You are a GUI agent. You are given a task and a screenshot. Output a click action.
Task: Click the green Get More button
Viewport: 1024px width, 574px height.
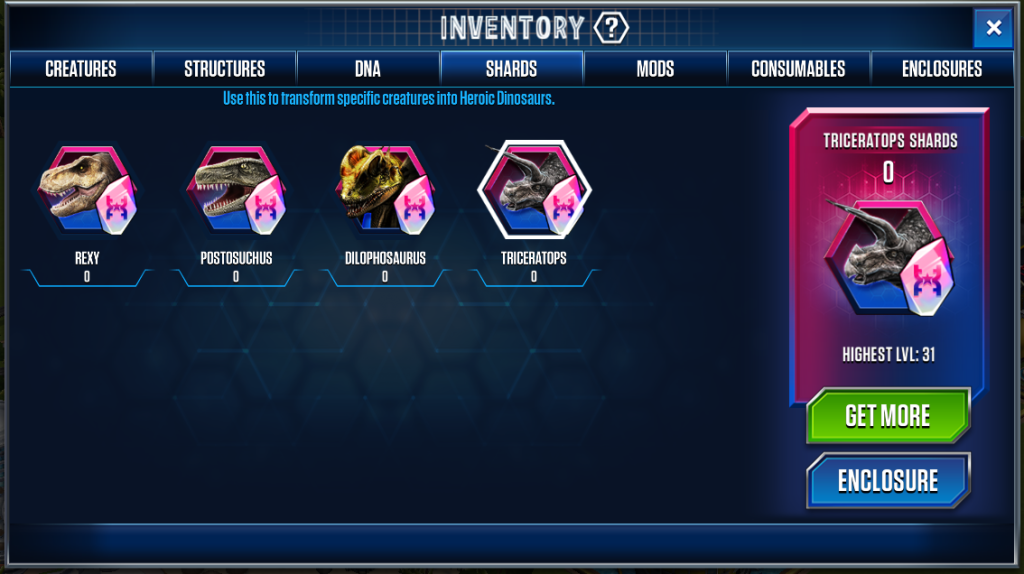[888, 416]
